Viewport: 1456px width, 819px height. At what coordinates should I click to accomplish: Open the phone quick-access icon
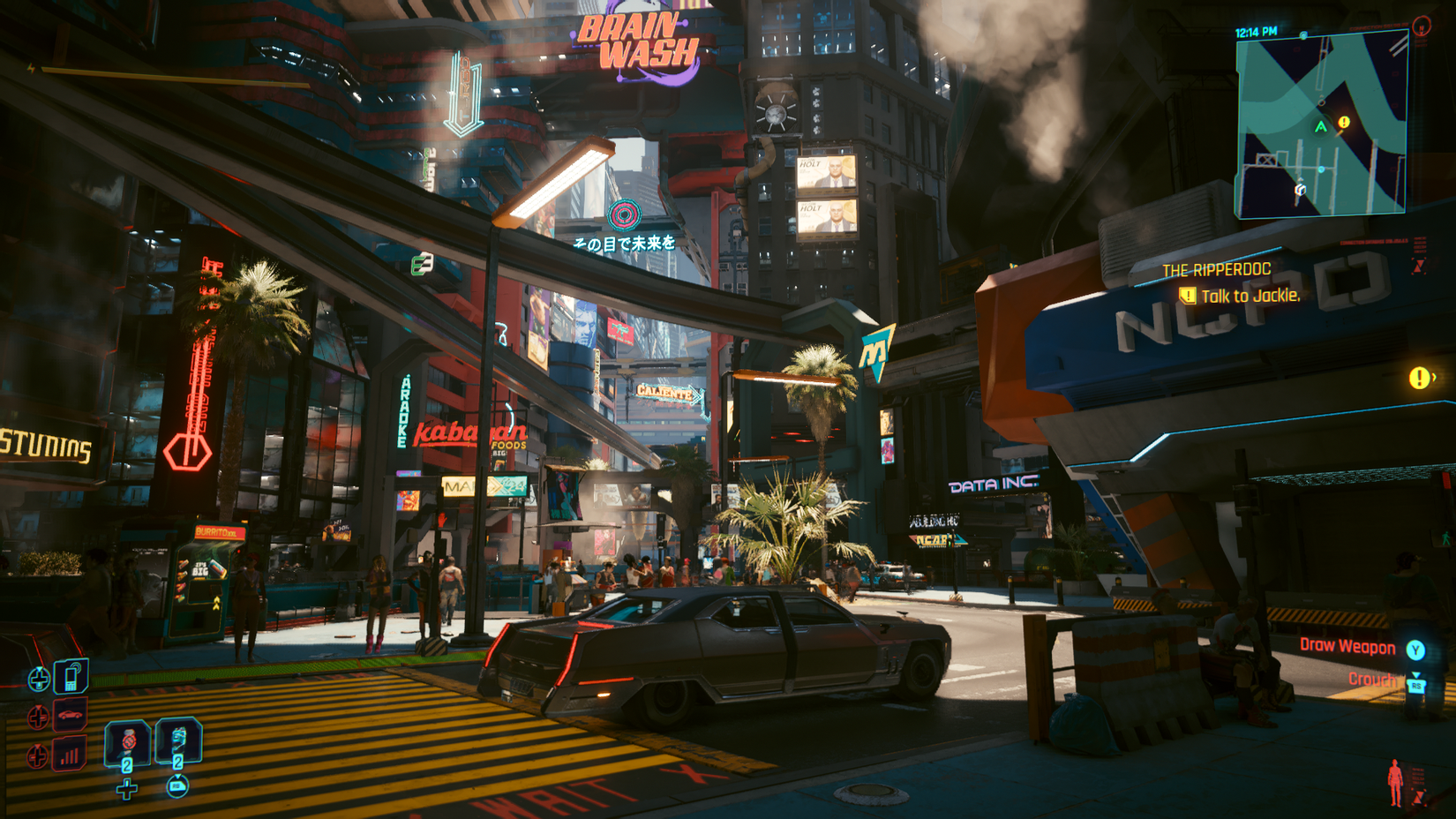[71, 677]
